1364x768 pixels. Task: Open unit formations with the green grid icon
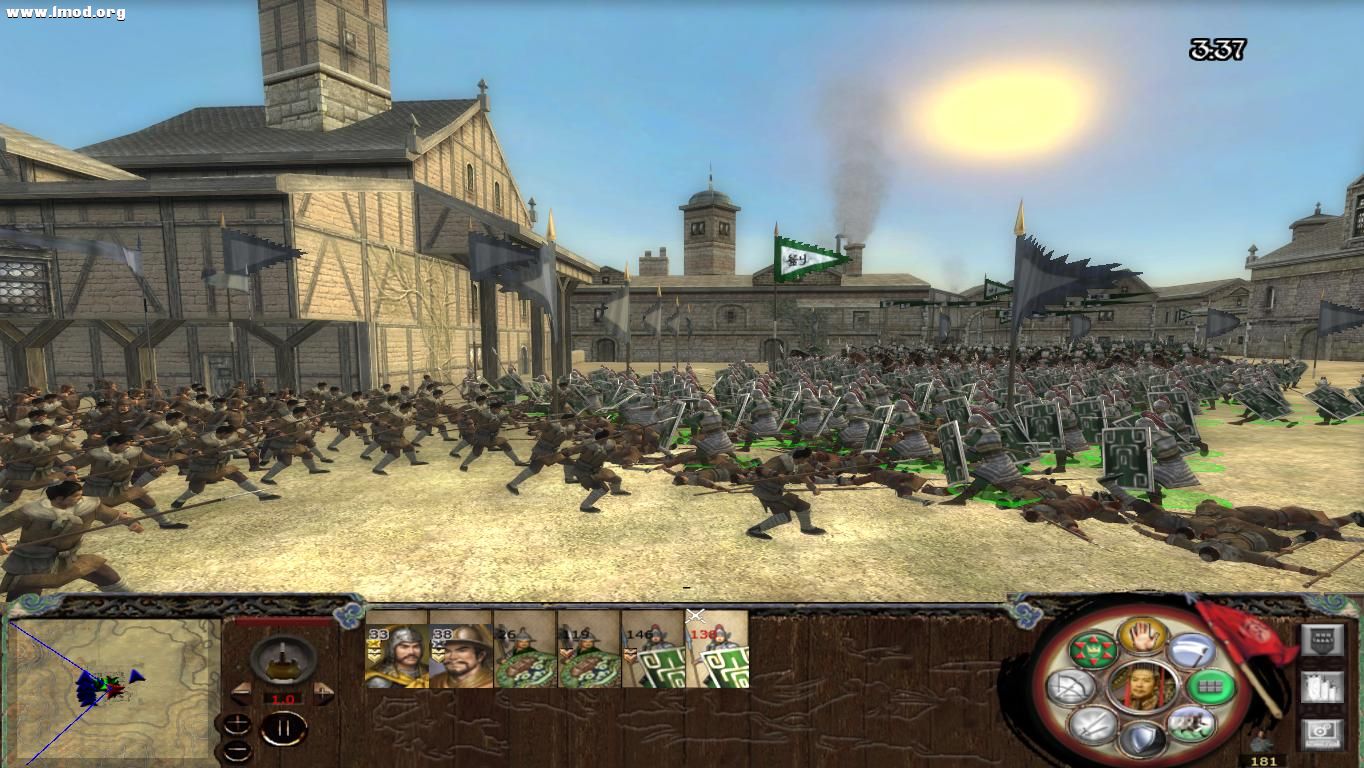pos(1212,685)
